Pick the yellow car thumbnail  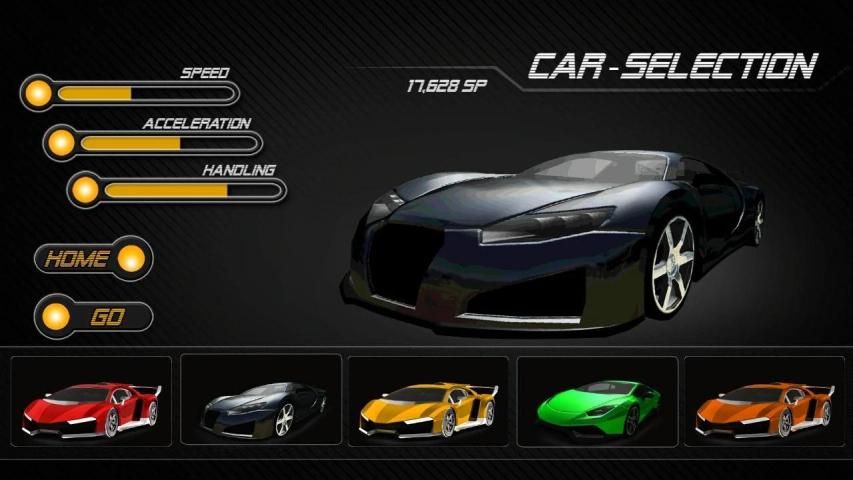tap(428, 403)
